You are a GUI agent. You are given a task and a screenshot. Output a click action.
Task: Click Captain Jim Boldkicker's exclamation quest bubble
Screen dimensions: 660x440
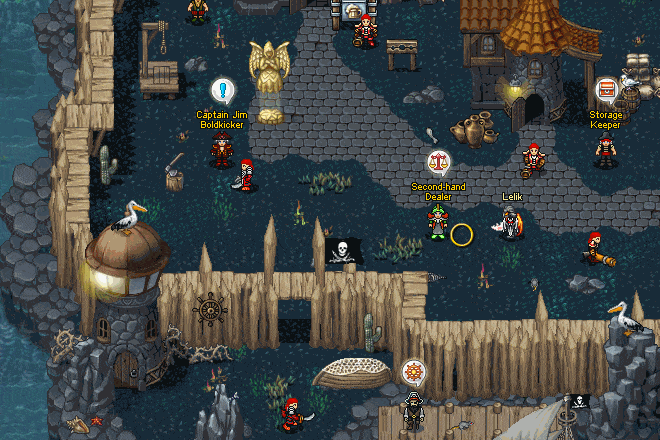[x=223, y=91]
